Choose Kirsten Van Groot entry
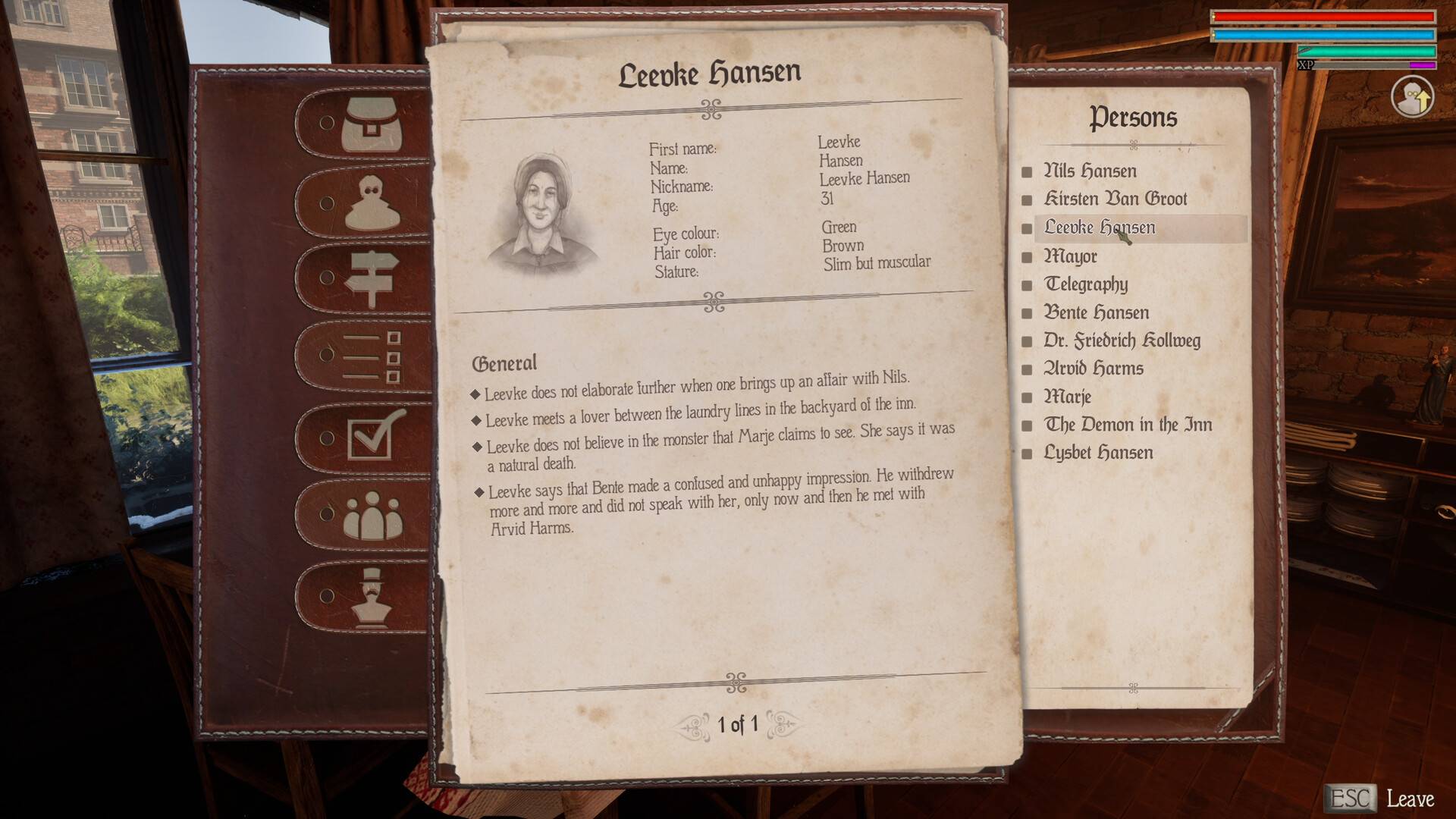This screenshot has width=1456, height=819. [1115, 199]
